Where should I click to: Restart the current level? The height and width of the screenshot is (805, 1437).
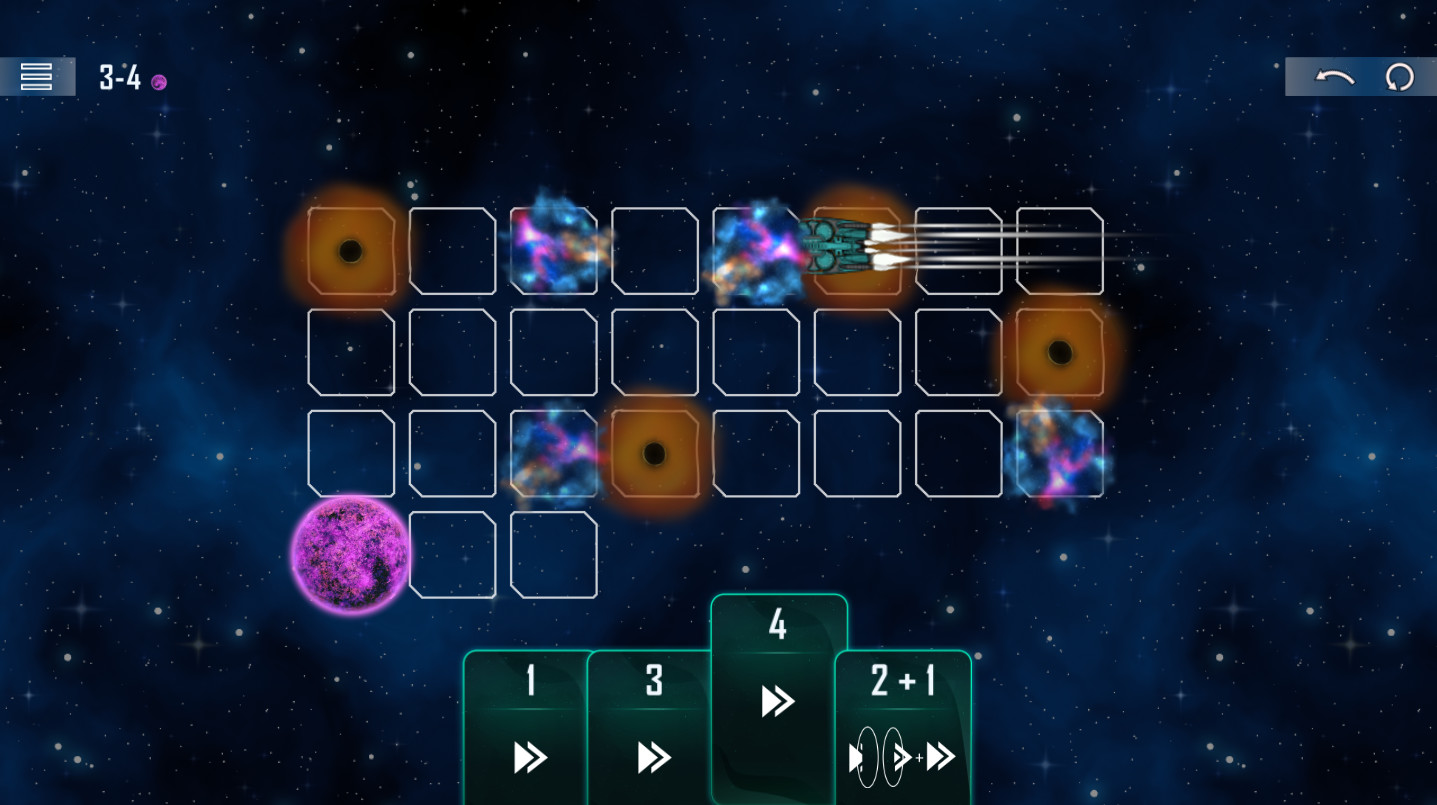(x=1399, y=76)
